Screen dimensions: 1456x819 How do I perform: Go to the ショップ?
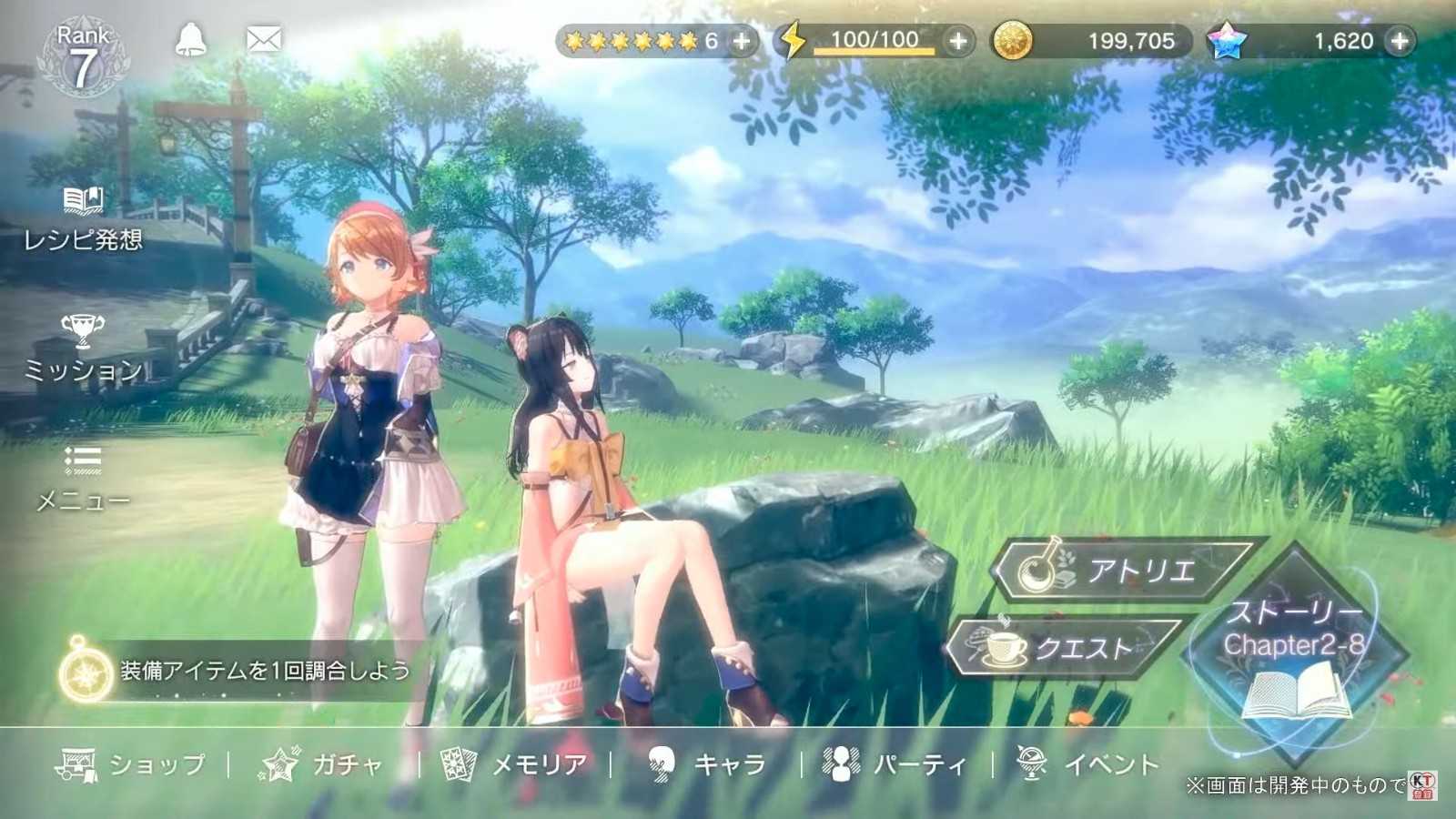132,764
